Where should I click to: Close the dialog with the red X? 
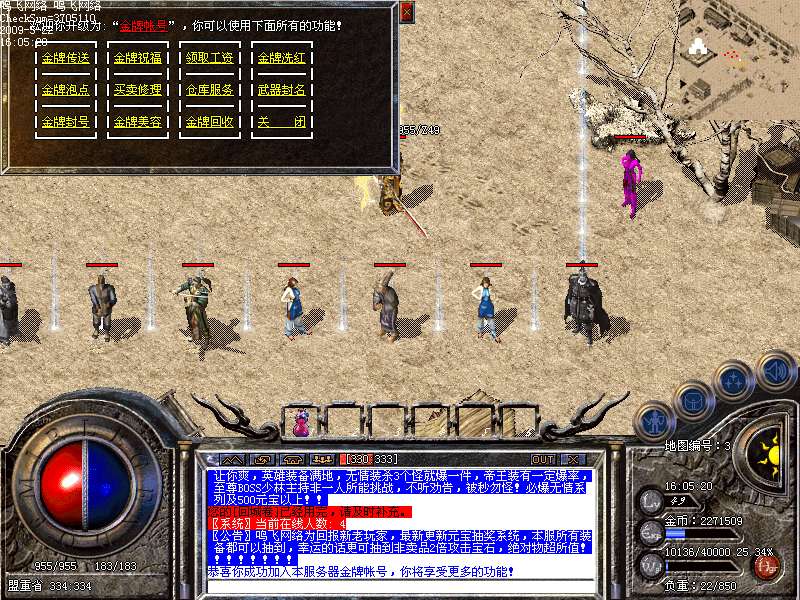406,12
